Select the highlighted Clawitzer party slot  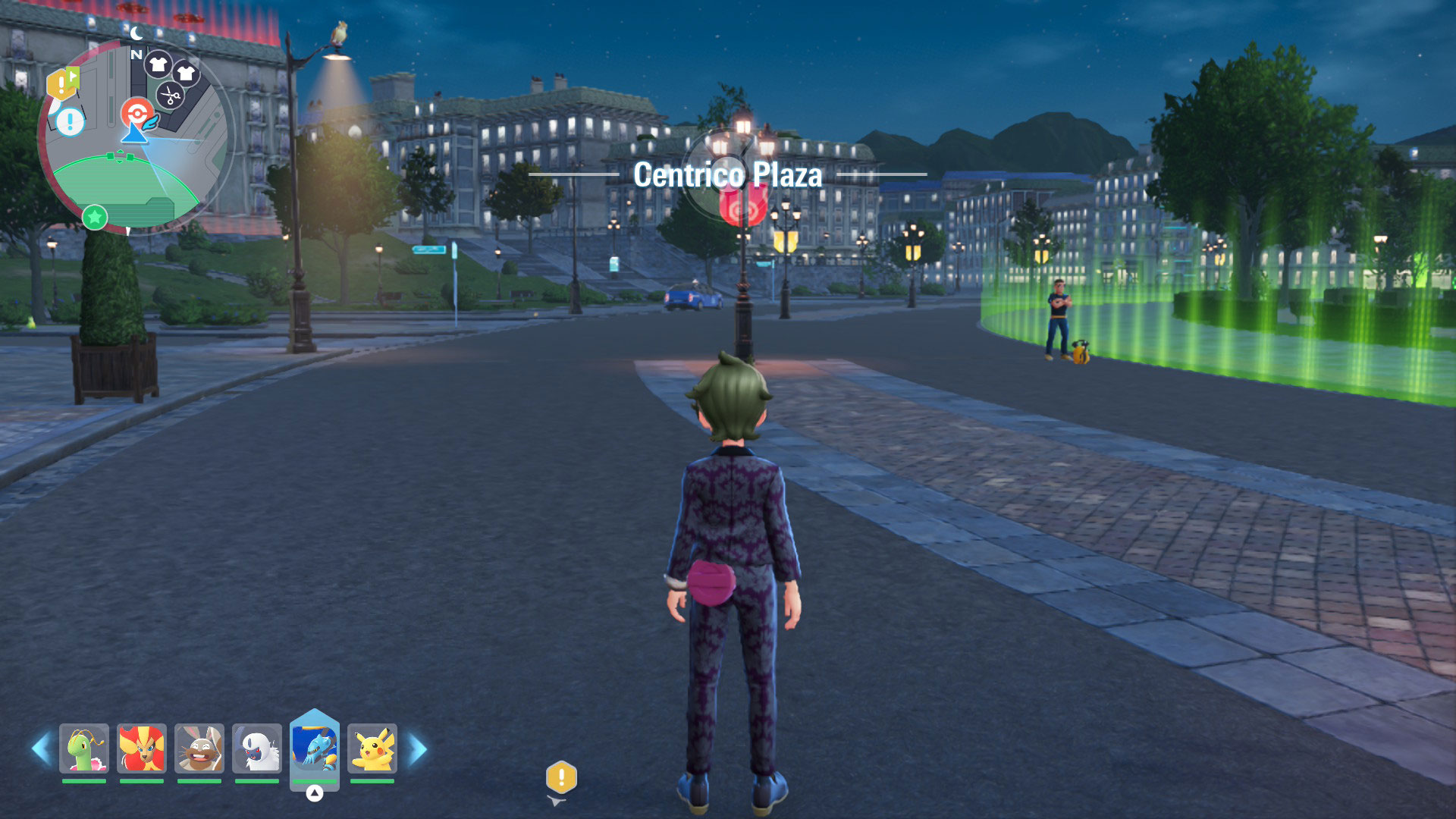tap(315, 747)
